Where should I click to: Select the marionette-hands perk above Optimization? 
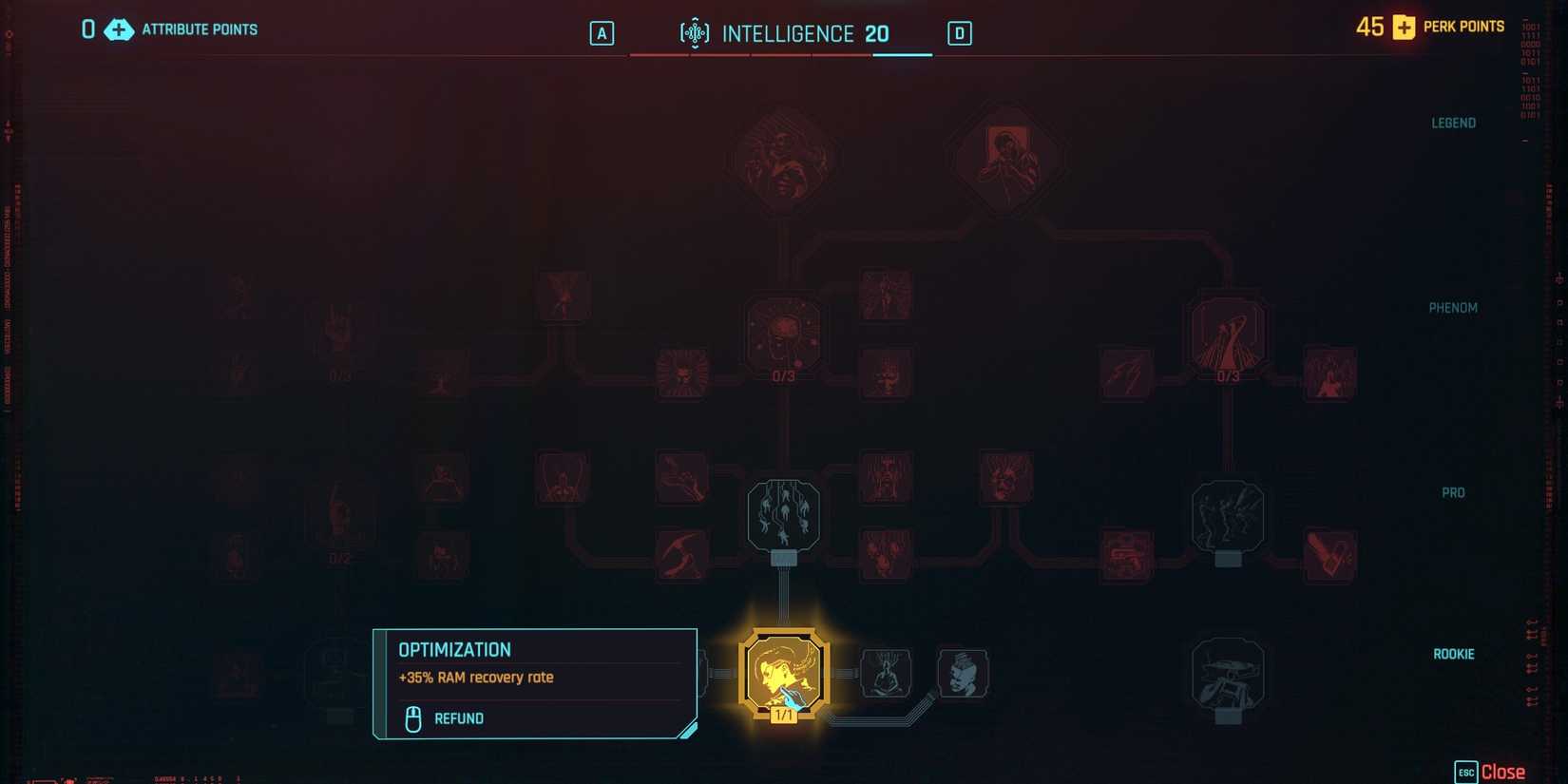(x=783, y=513)
